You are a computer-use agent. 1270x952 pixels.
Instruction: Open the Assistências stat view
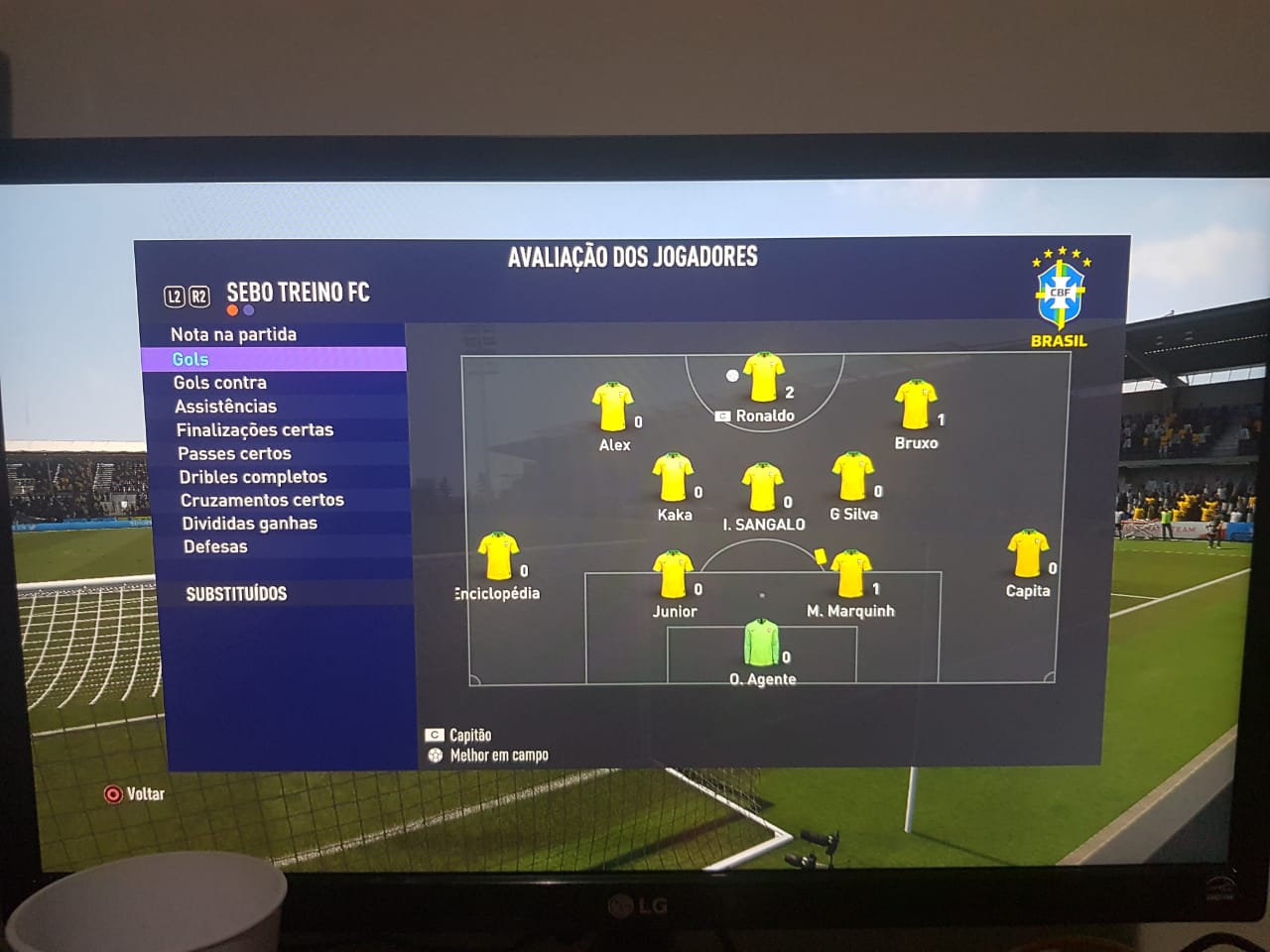(x=225, y=407)
